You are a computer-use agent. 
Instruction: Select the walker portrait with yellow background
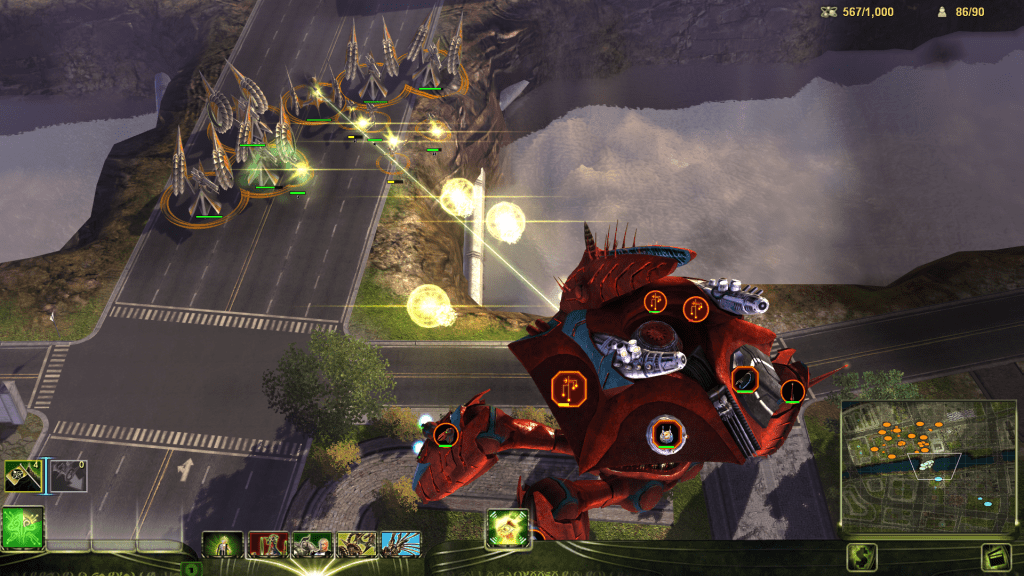click(x=356, y=545)
